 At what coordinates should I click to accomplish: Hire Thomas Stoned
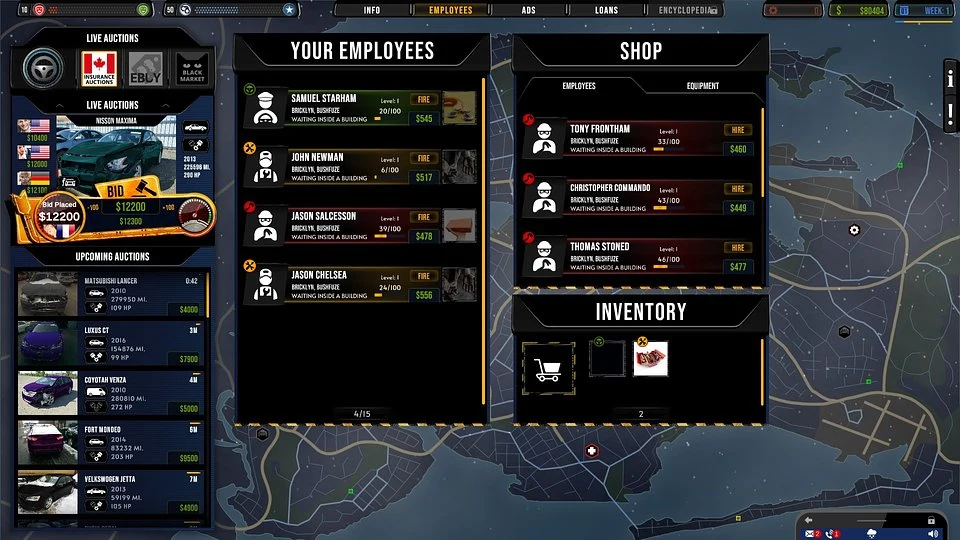click(739, 248)
